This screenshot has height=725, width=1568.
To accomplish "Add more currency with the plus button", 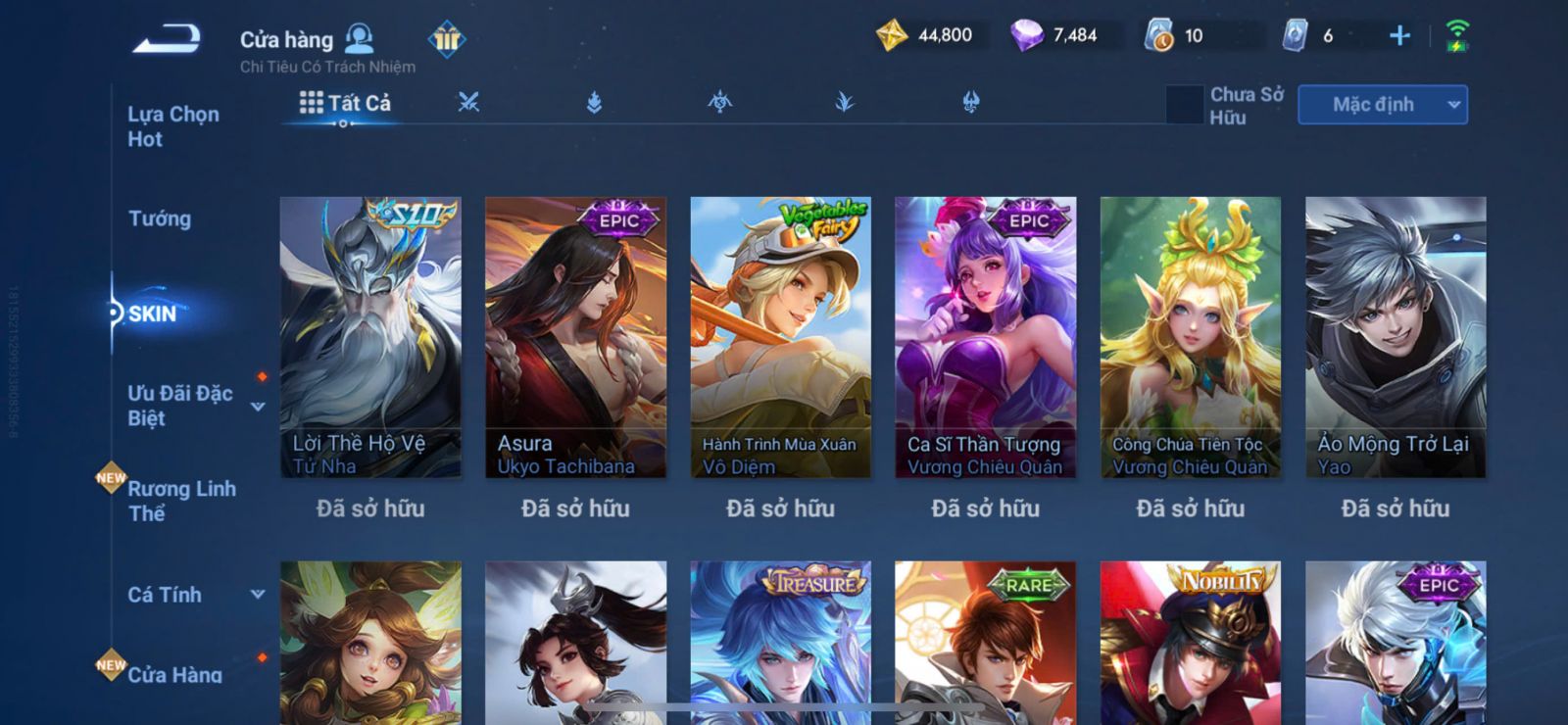I will click(x=1399, y=36).
